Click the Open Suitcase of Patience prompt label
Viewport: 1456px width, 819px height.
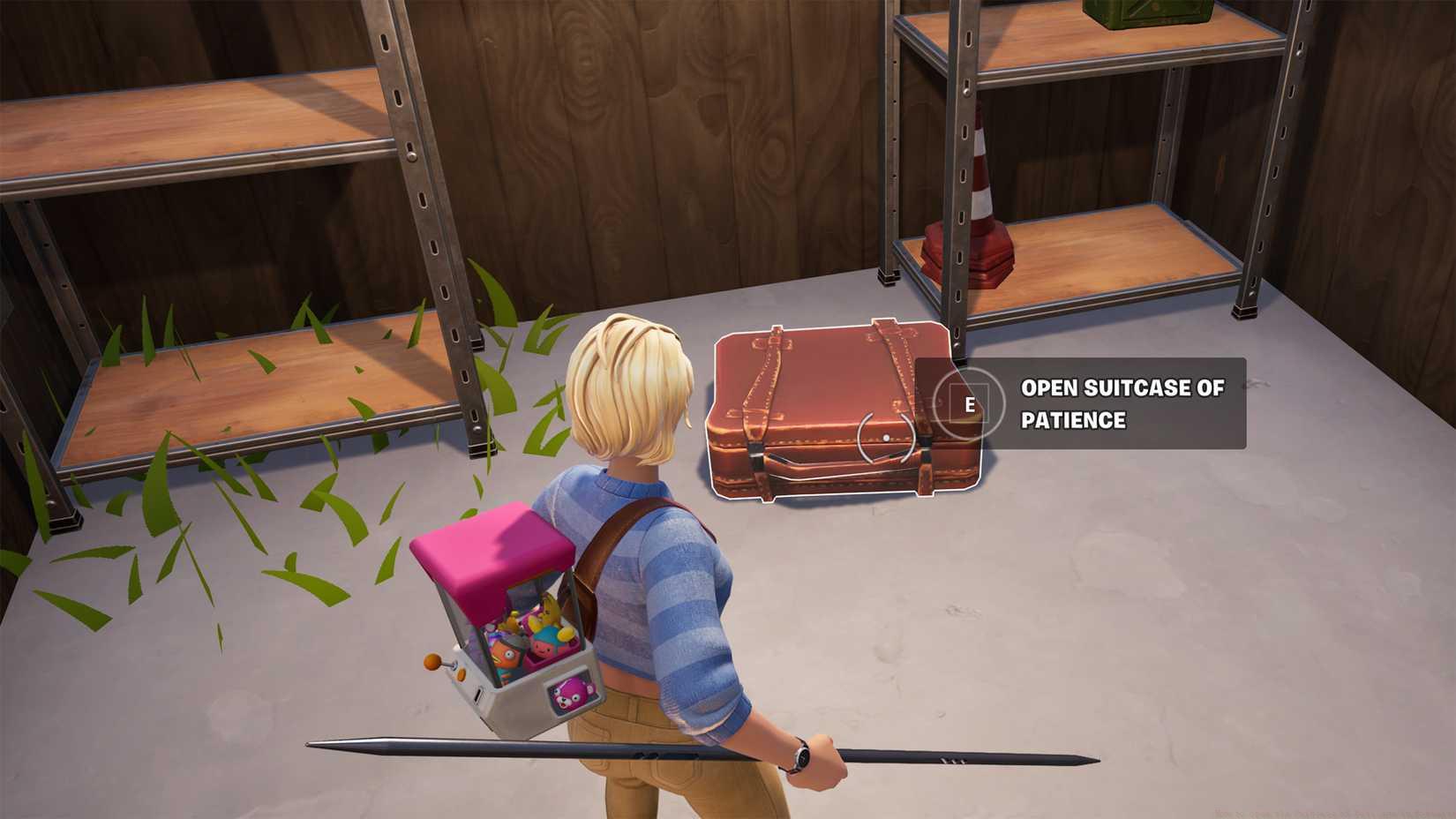coord(1122,404)
